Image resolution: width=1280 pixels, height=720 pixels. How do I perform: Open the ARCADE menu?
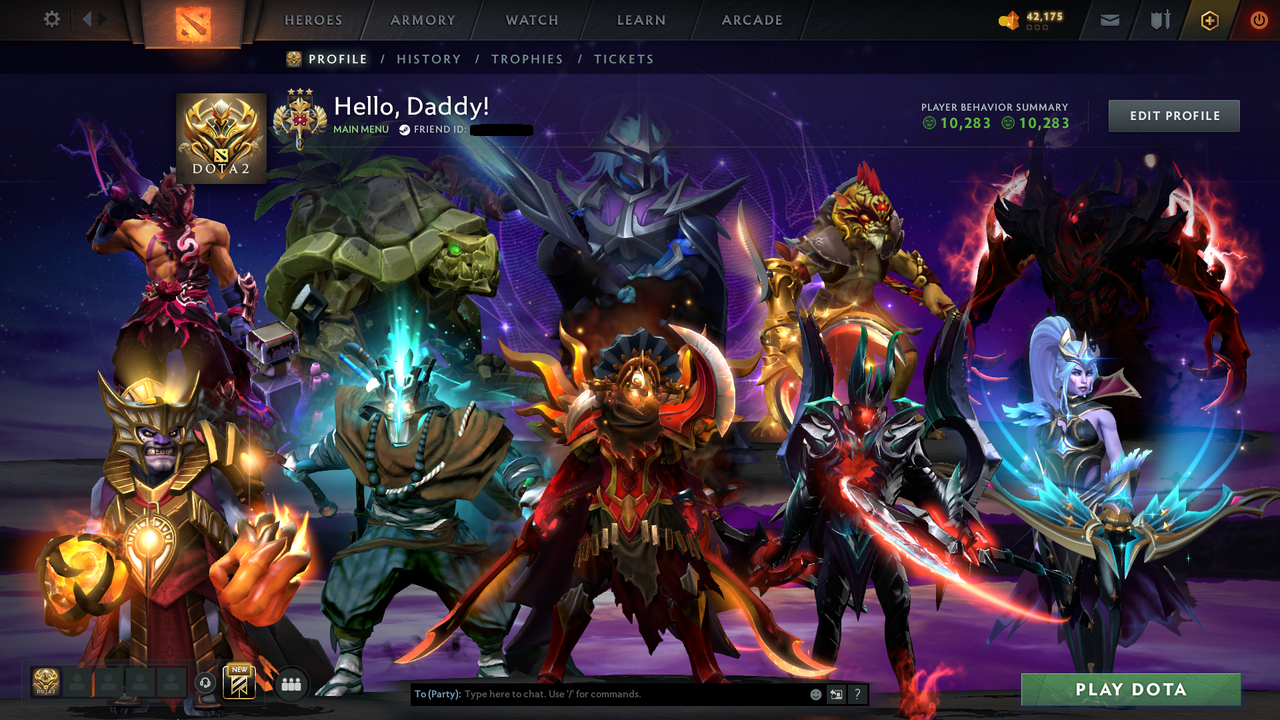(751, 20)
